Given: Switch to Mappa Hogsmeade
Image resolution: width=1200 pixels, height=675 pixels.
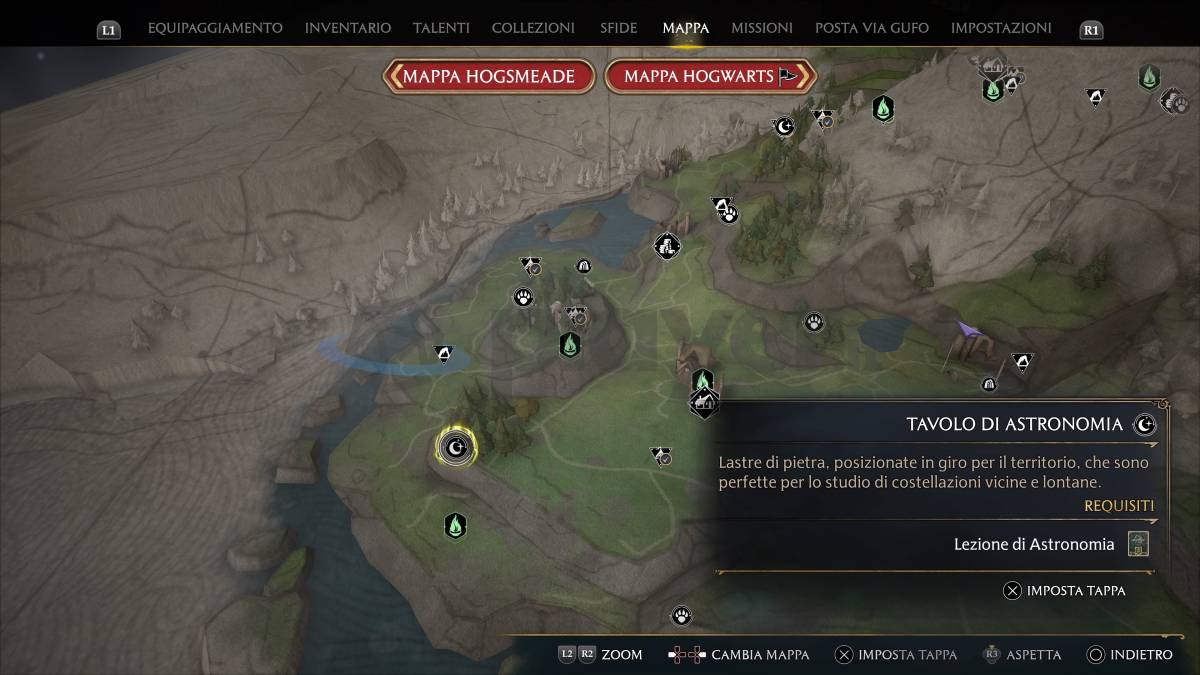Looking at the screenshot, I should tap(489, 77).
